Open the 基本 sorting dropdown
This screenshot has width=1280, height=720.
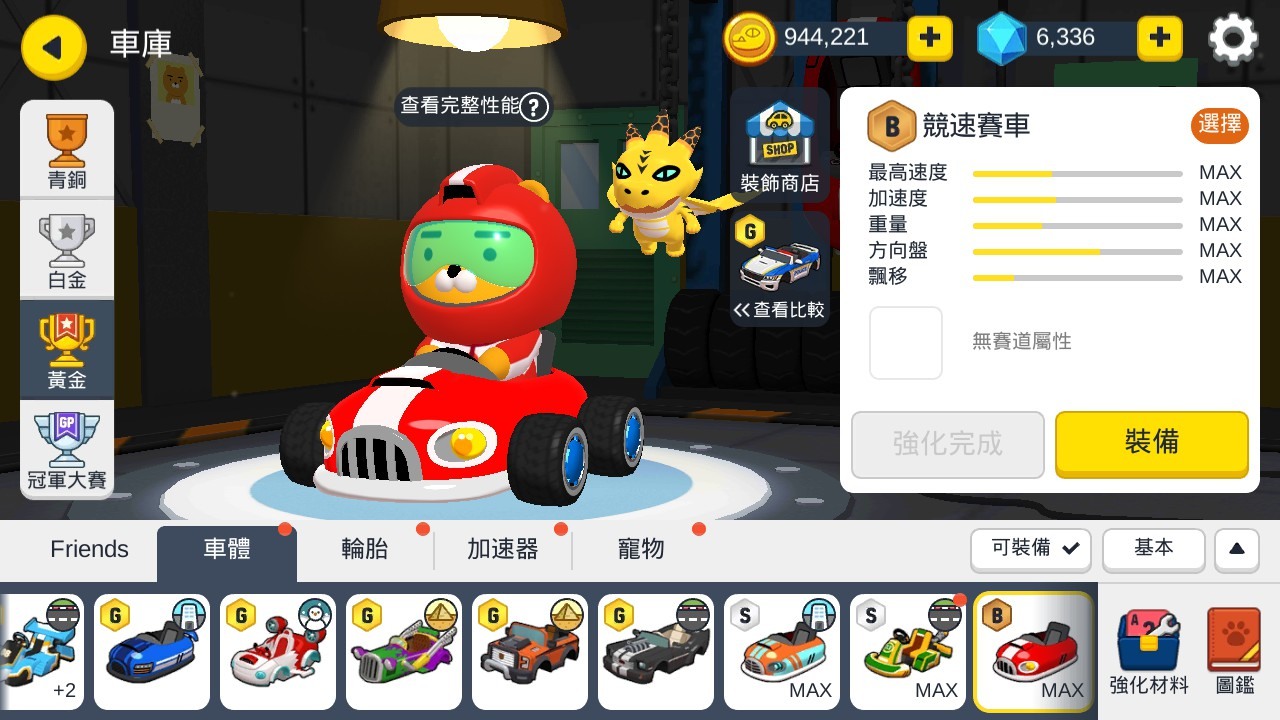[x=1154, y=550]
